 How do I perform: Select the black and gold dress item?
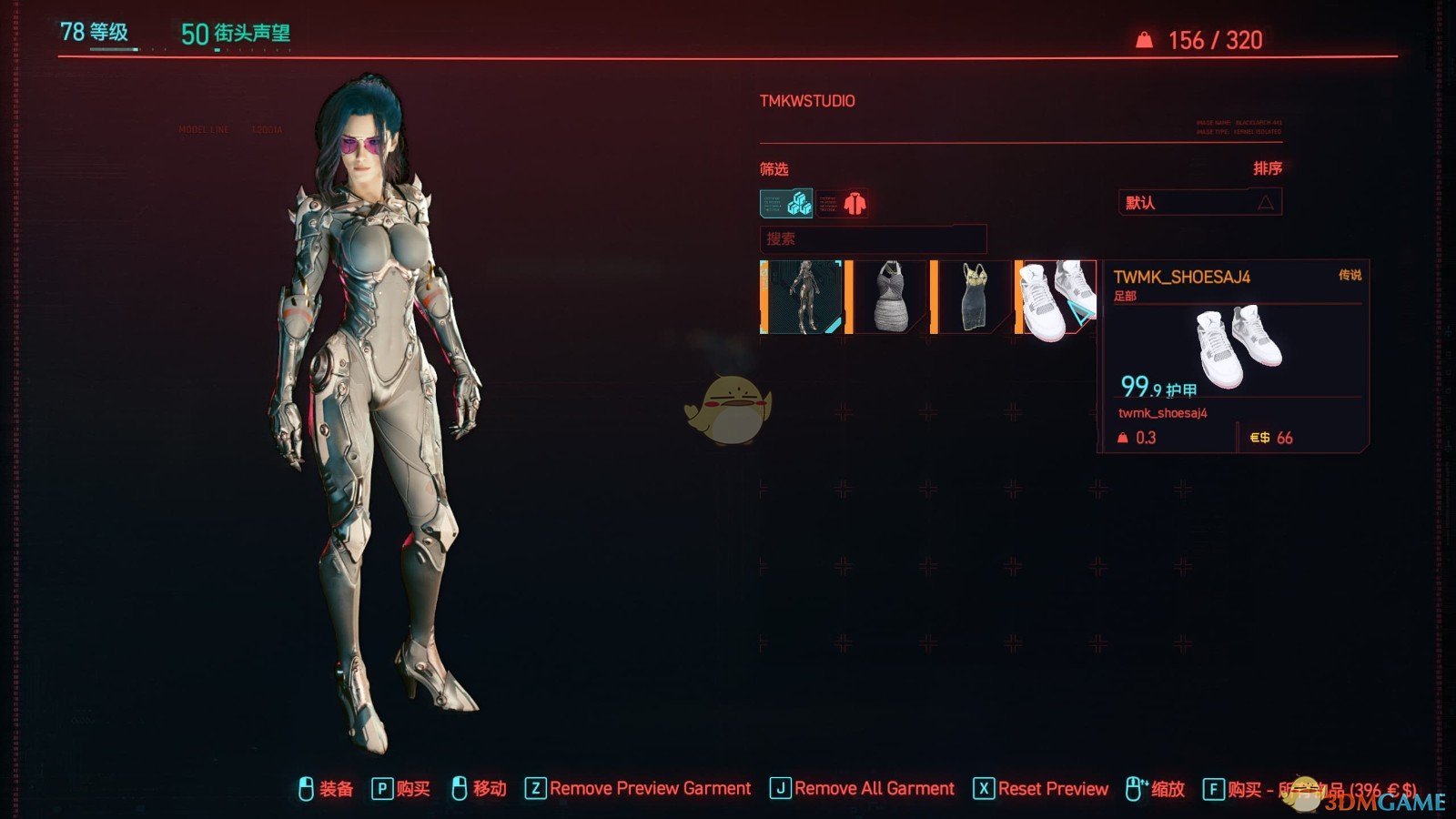[x=974, y=298]
